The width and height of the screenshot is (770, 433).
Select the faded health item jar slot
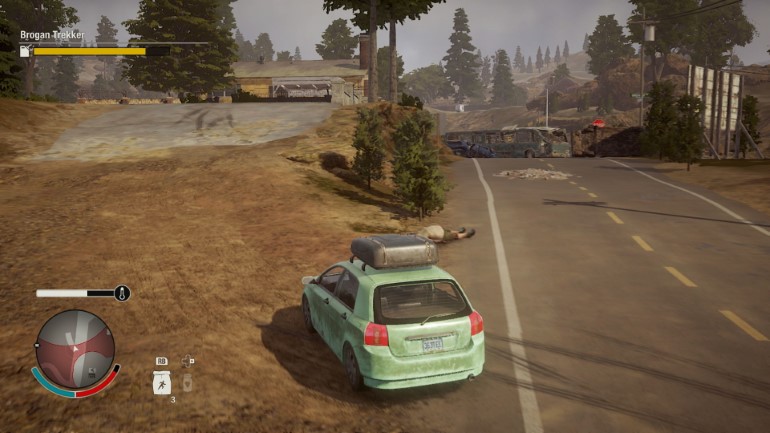coord(186,382)
